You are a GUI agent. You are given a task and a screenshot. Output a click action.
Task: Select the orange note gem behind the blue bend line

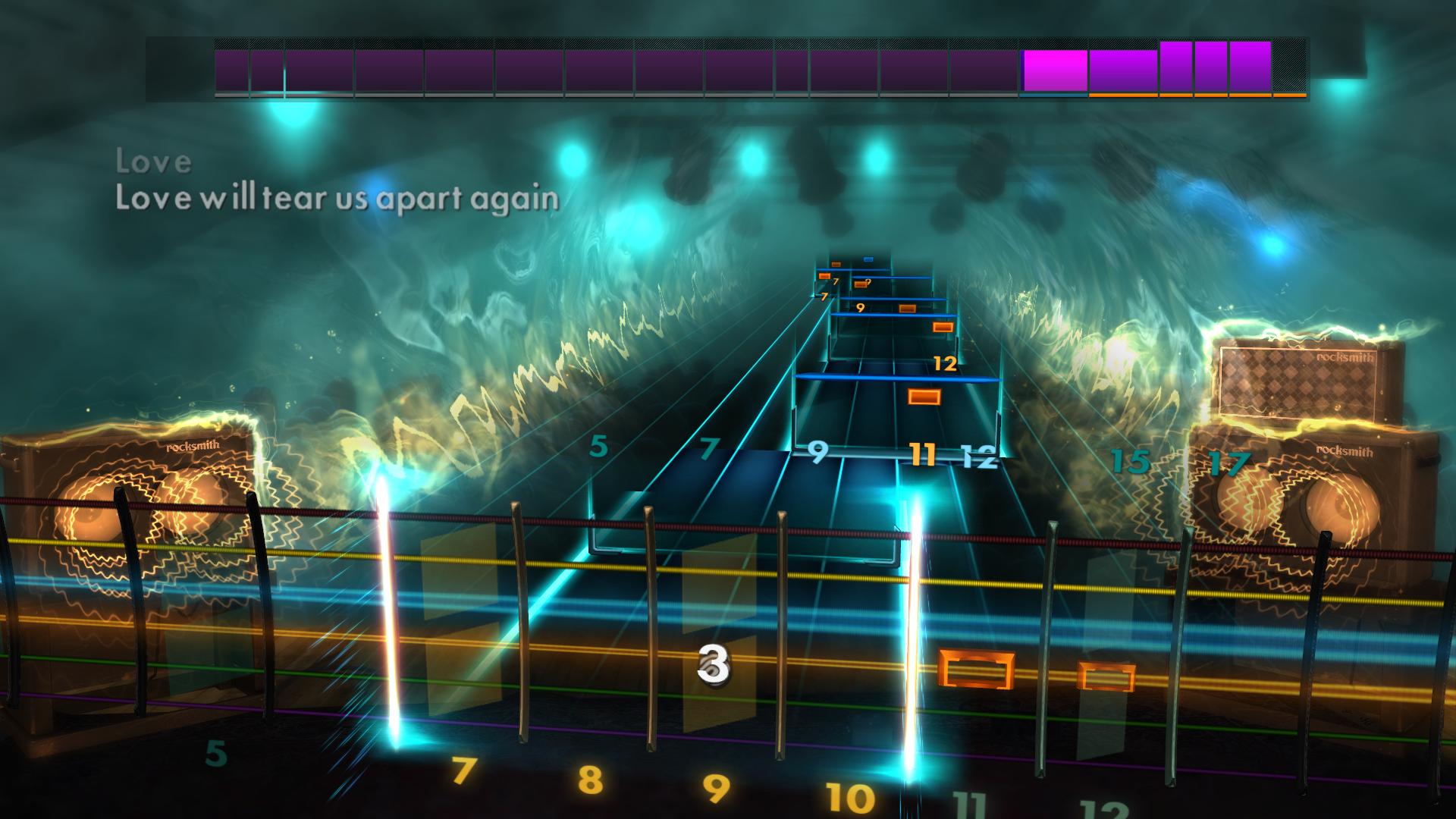tap(924, 395)
